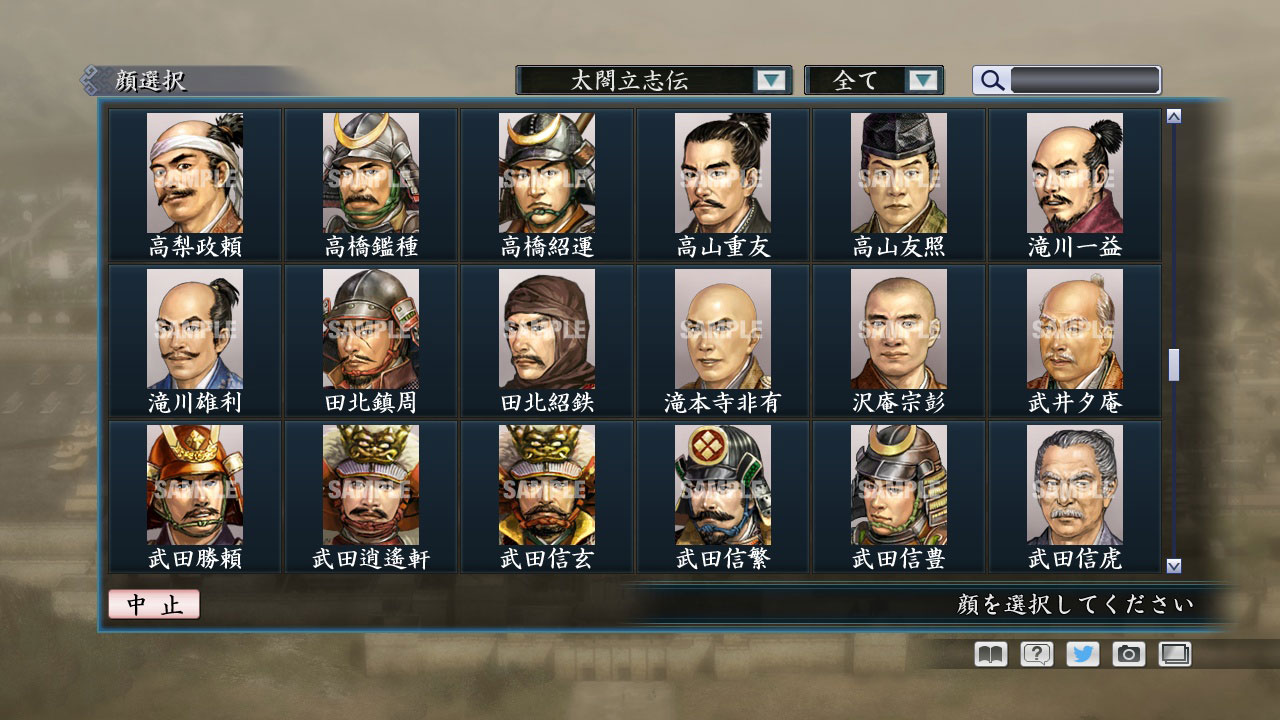Share to Twitter using the bird icon
This screenshot has width=1280, height=720.
pyautogui.click(x=1082, y=654)
